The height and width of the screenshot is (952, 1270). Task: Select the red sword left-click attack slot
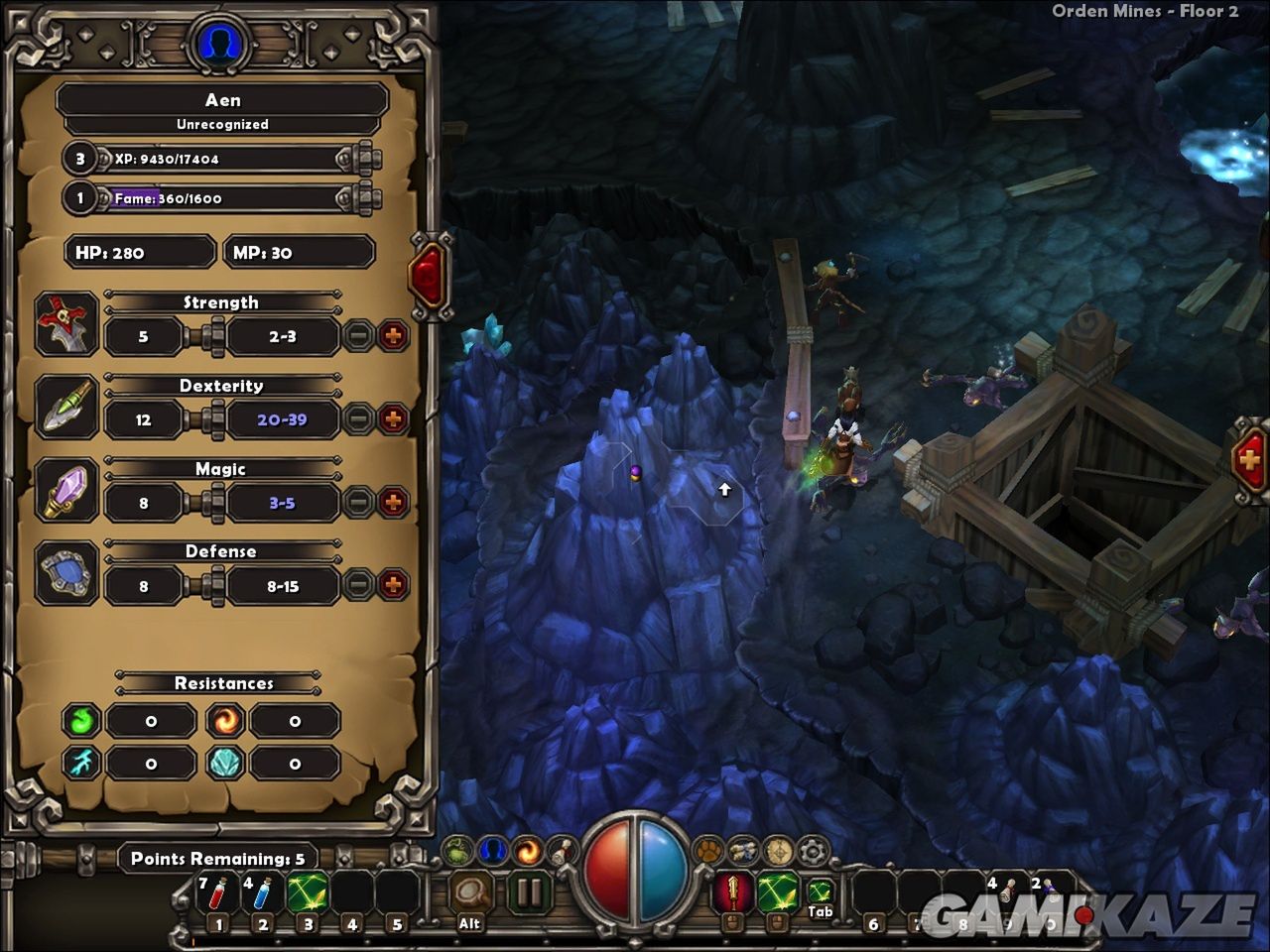tap(733, 892)
